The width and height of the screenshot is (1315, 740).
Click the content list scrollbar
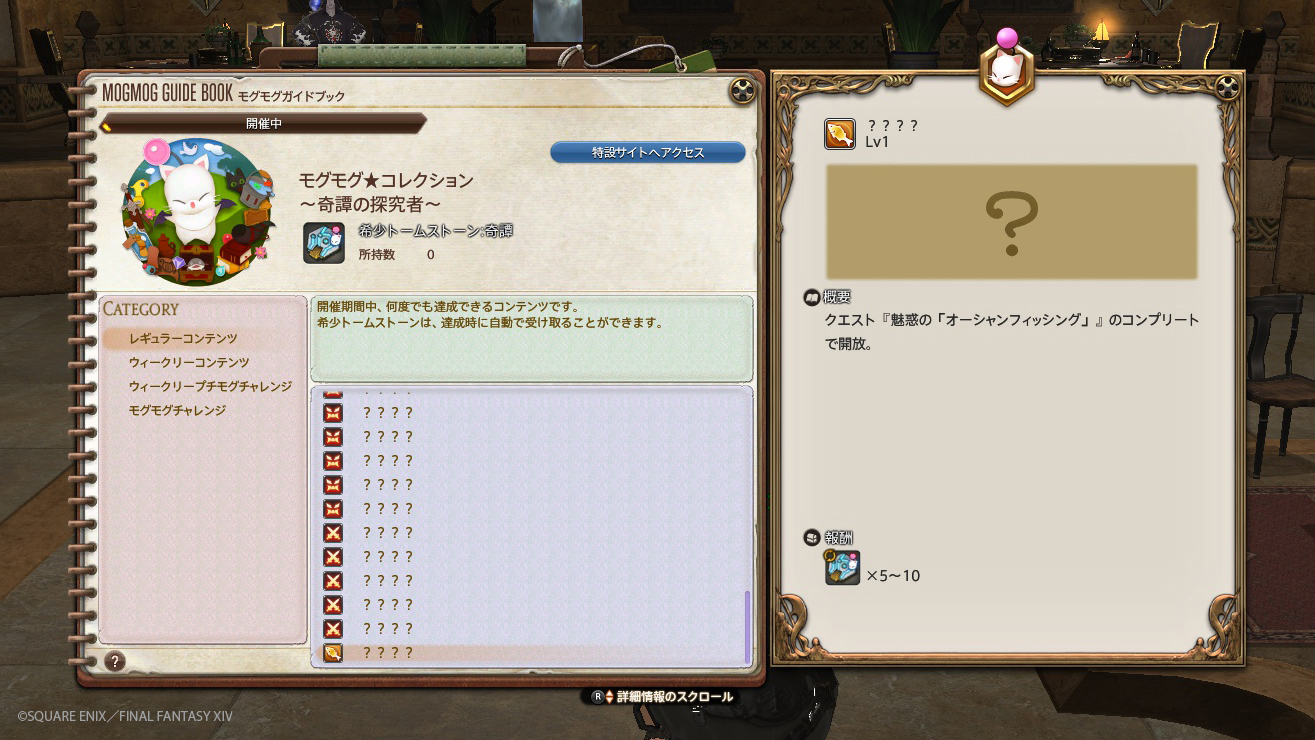pyautogui.click(x=747, y=627)
